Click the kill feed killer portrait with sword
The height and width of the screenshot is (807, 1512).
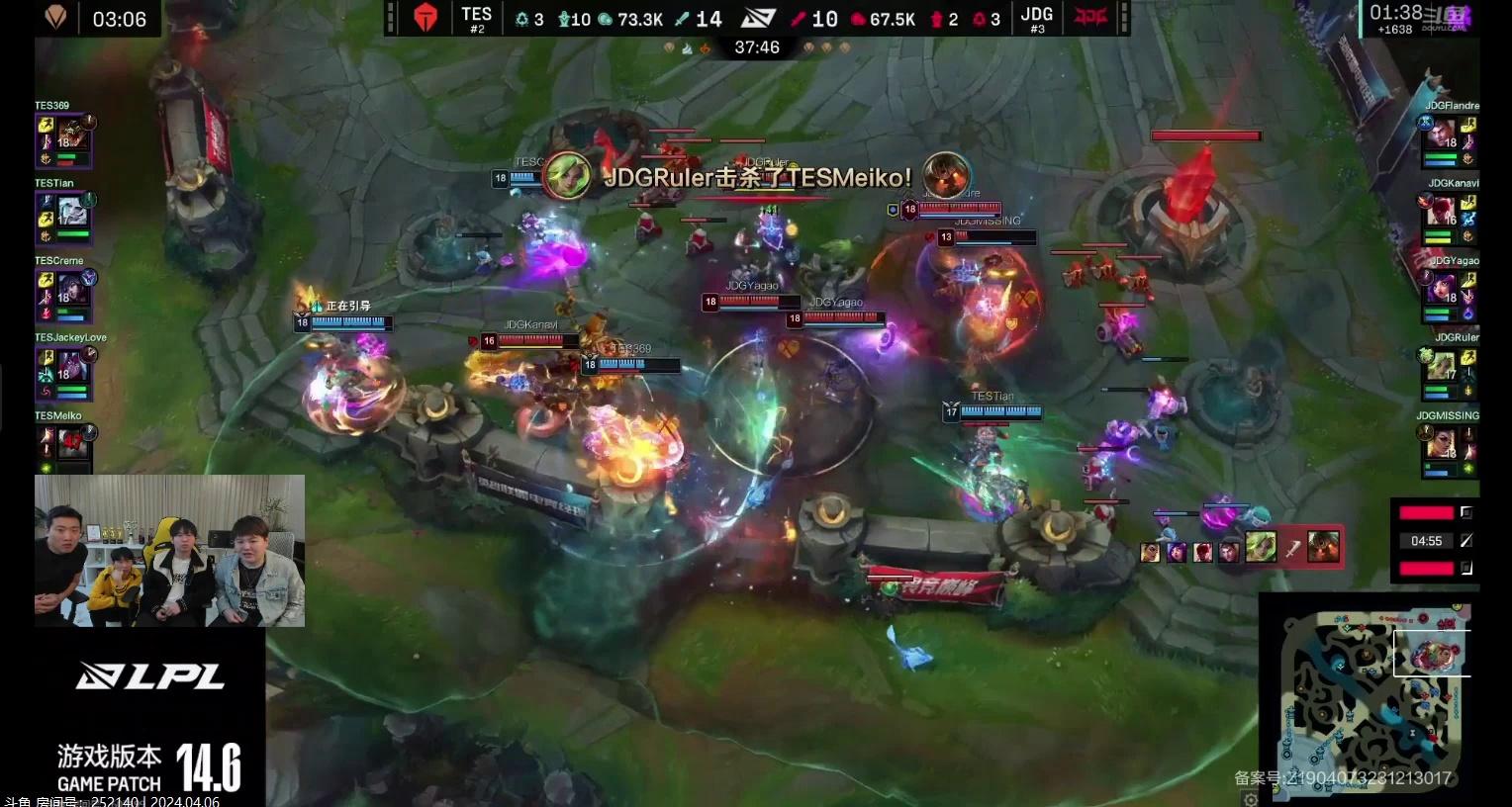(x=1260, y=547)
